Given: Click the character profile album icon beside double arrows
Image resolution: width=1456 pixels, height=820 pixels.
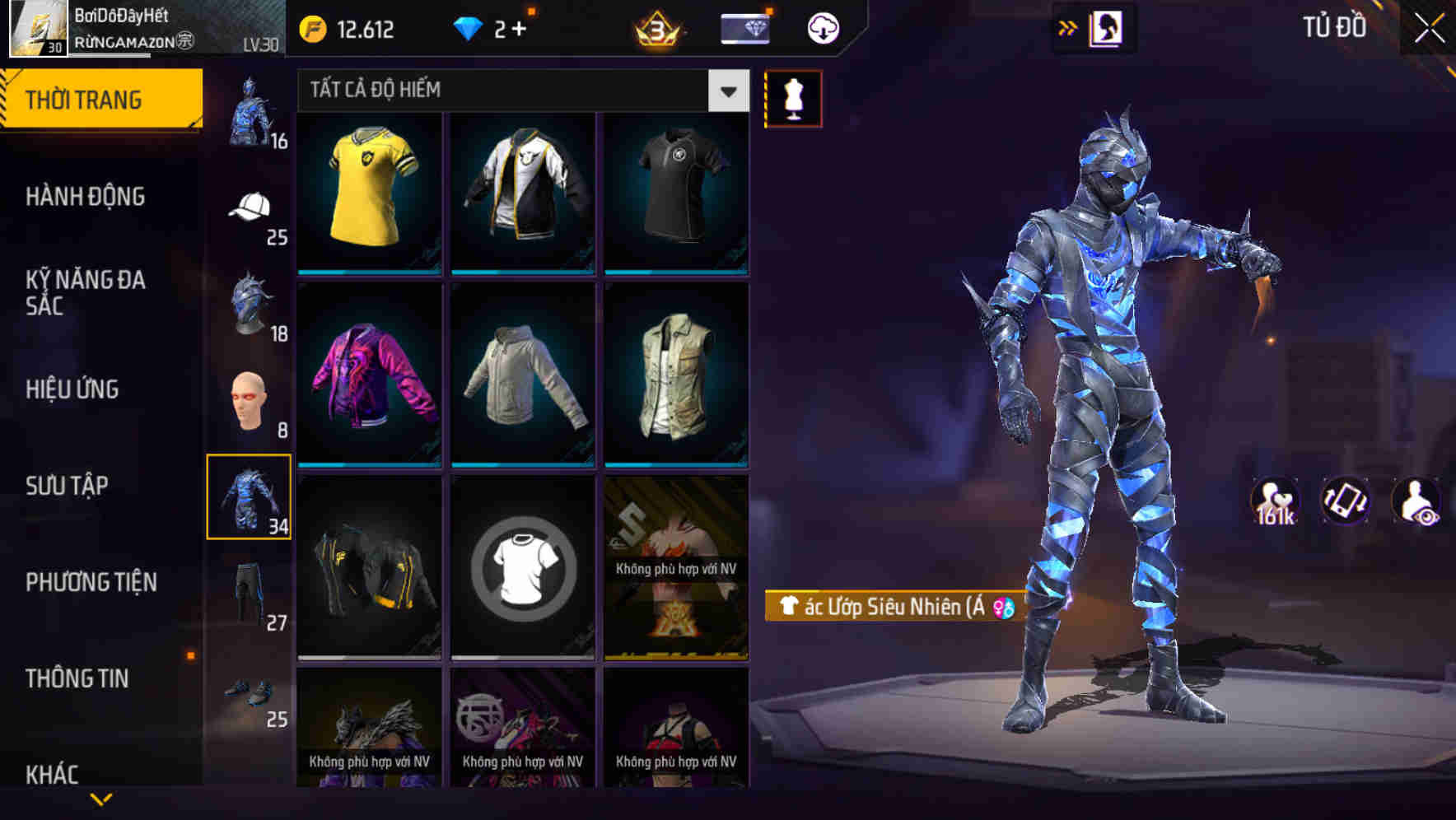Looking at the screenshot, I should click(x=1107, y=27).
